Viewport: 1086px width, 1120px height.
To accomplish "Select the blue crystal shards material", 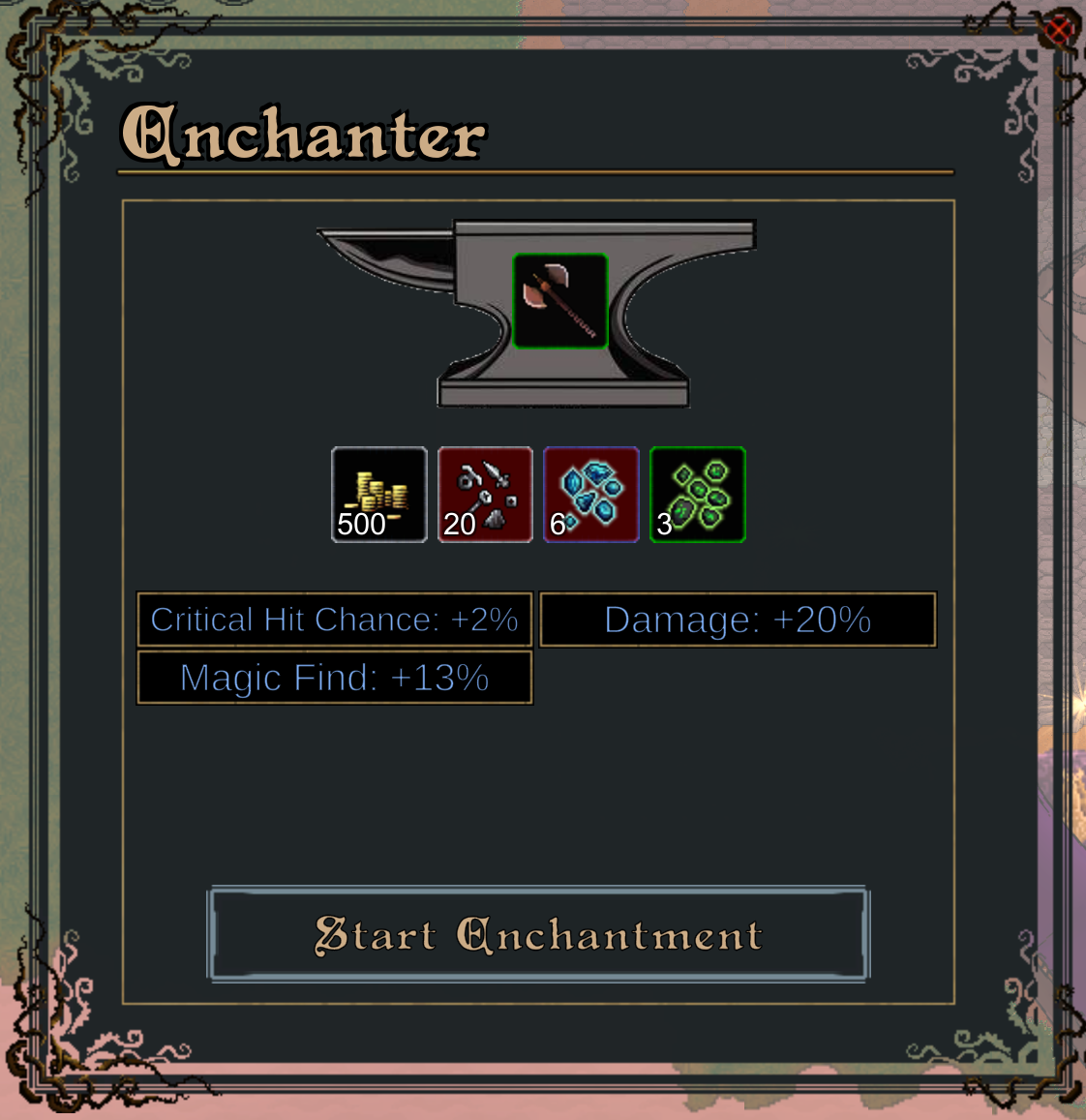I will (591, 495).
